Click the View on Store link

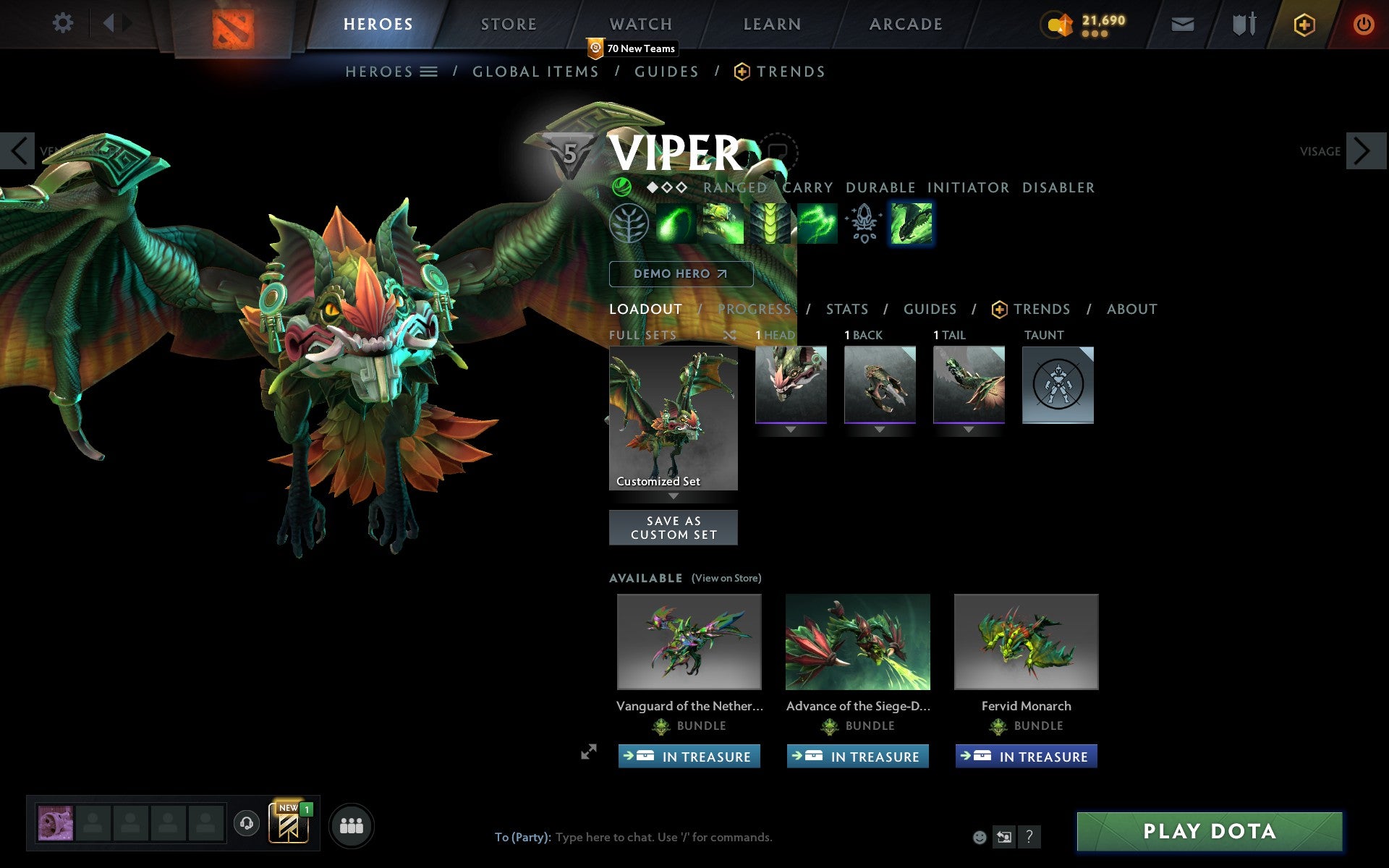coord(726,578)
